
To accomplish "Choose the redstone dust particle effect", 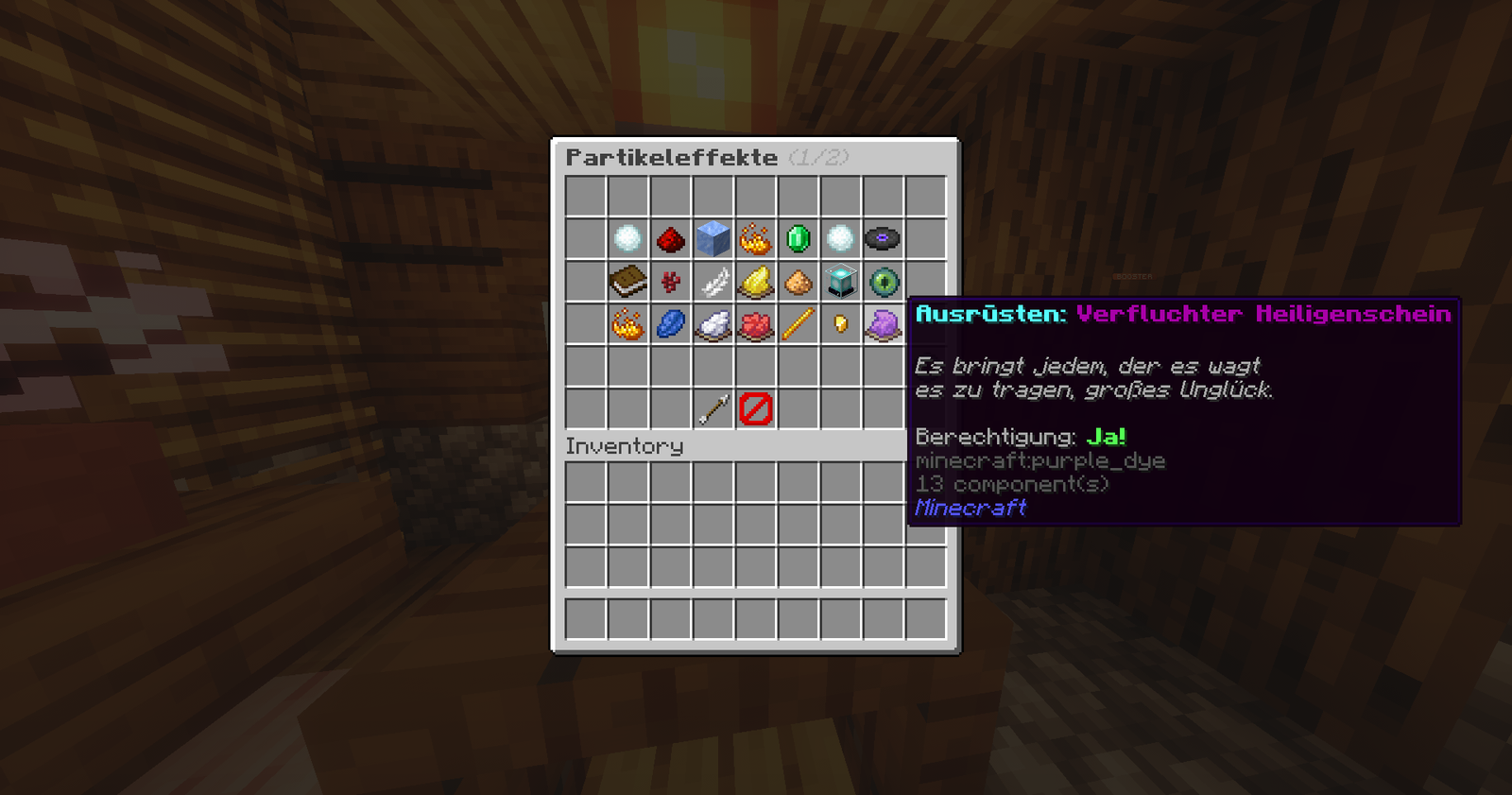I will [669, 238].
